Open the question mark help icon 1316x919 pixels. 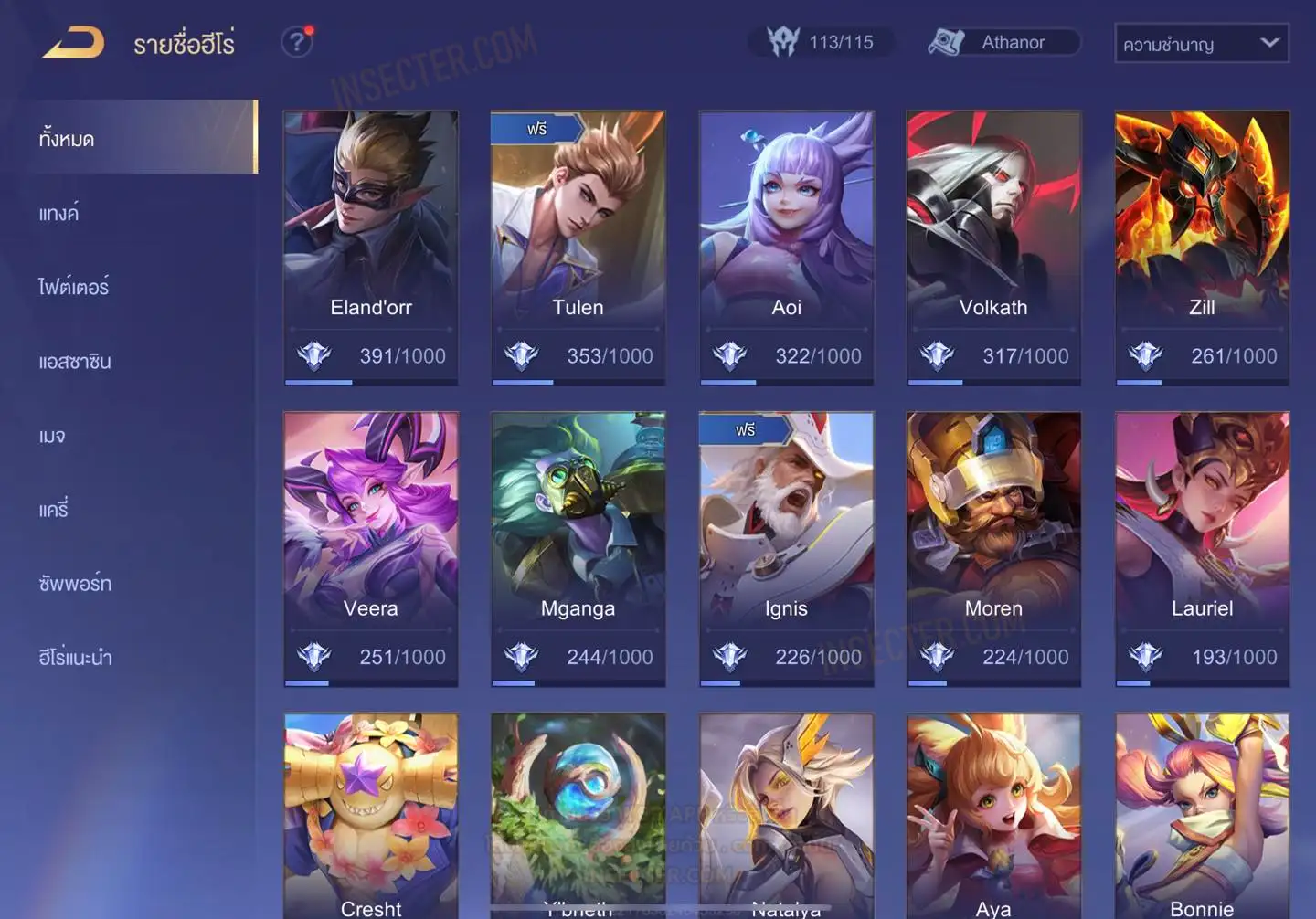(297, 42)
